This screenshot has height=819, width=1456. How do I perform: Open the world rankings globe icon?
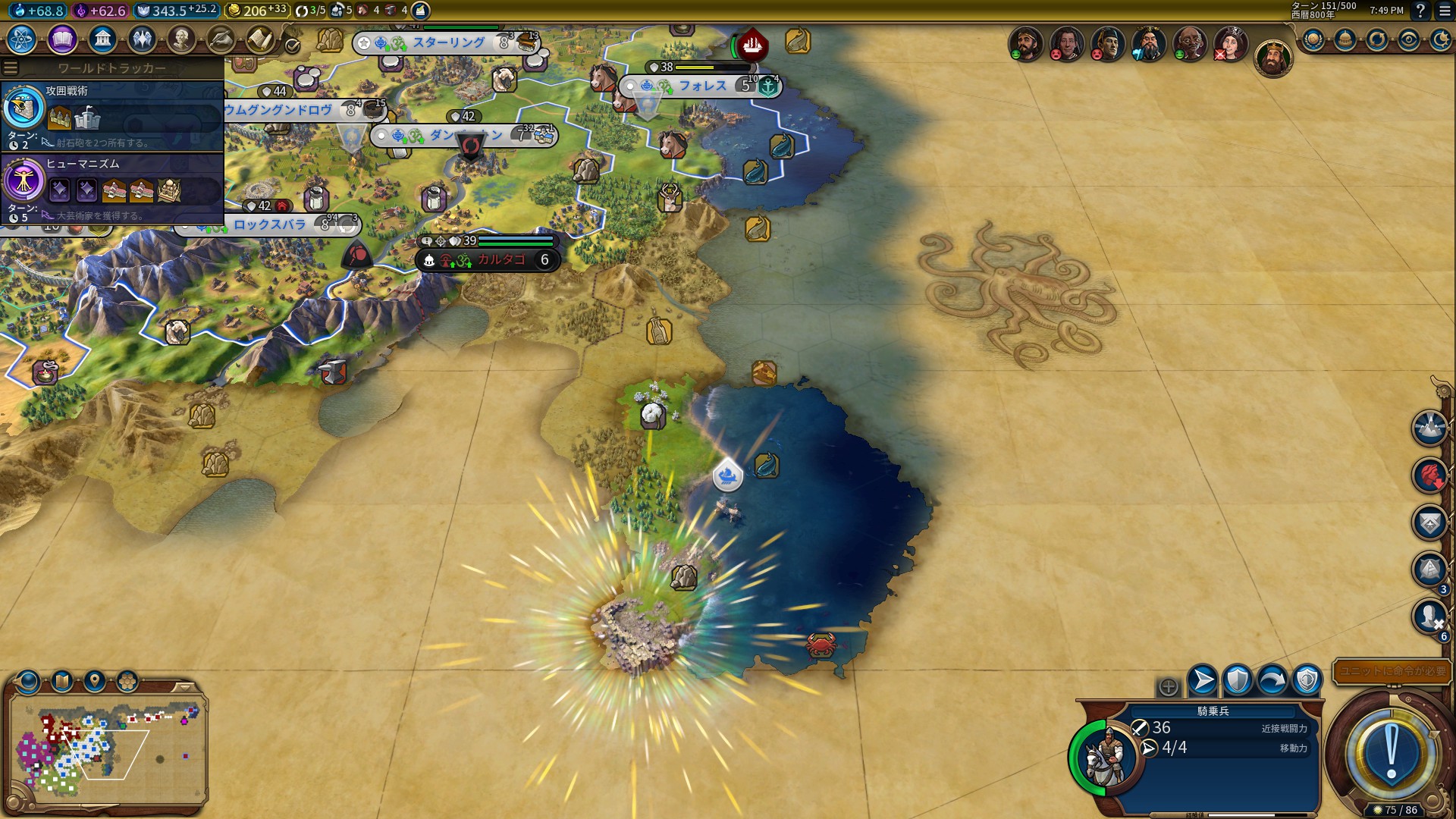pos(1313,40)
